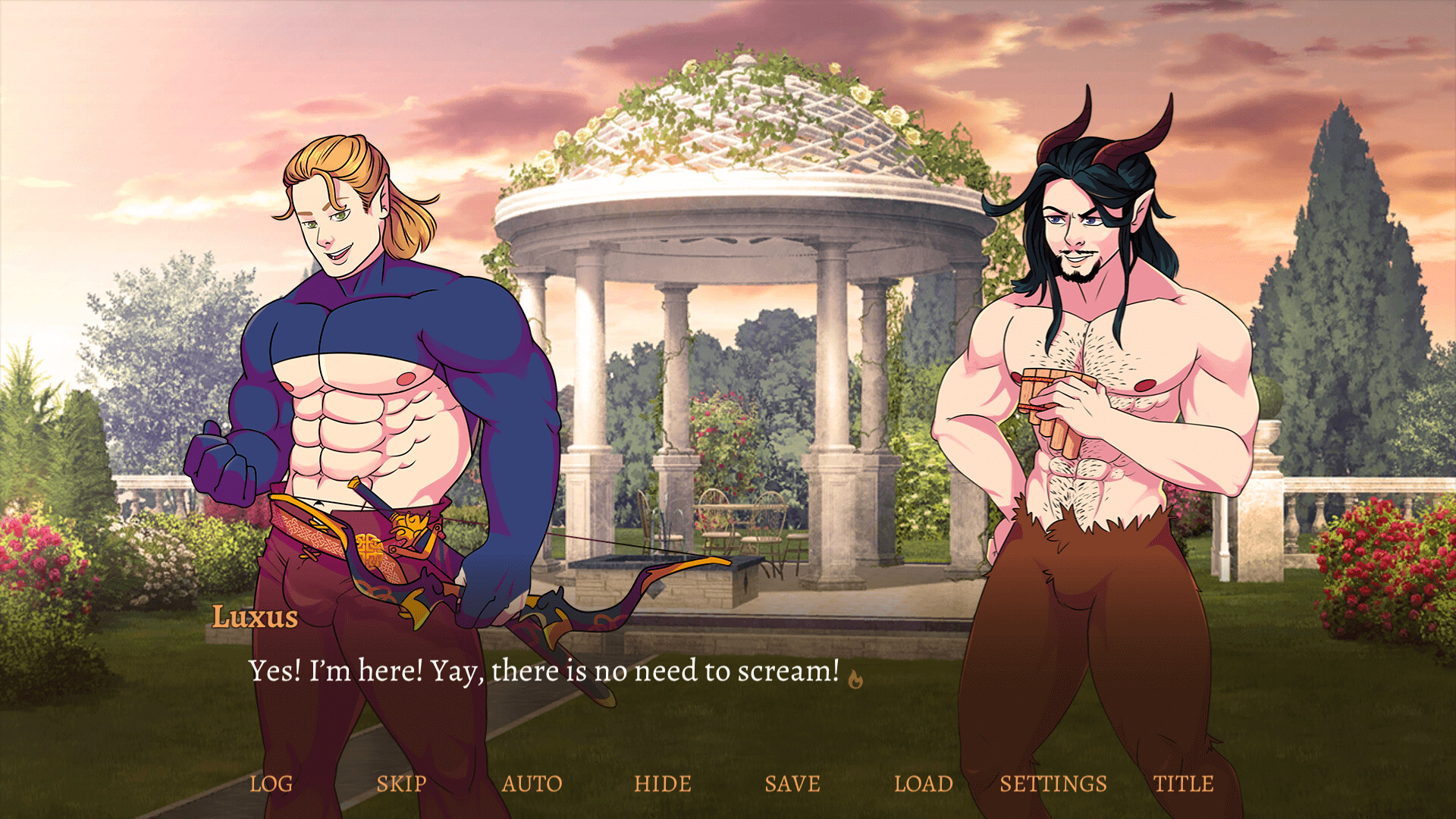Open the SETTINGS menu

tap(1053, 783)
